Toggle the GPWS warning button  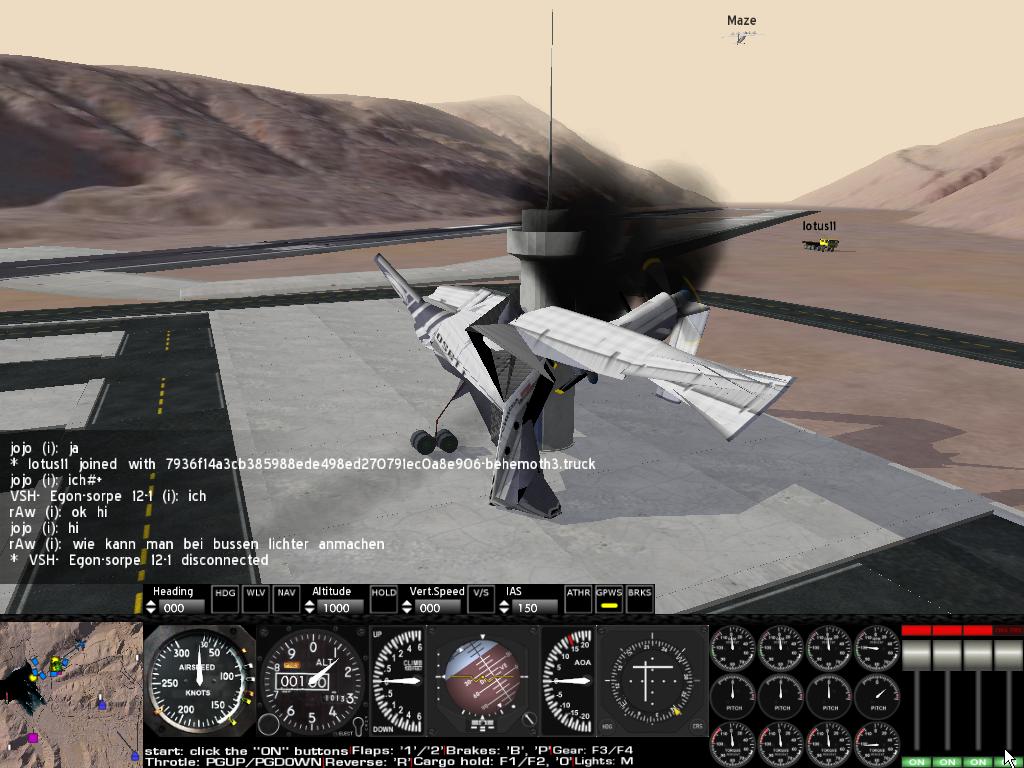608,598
